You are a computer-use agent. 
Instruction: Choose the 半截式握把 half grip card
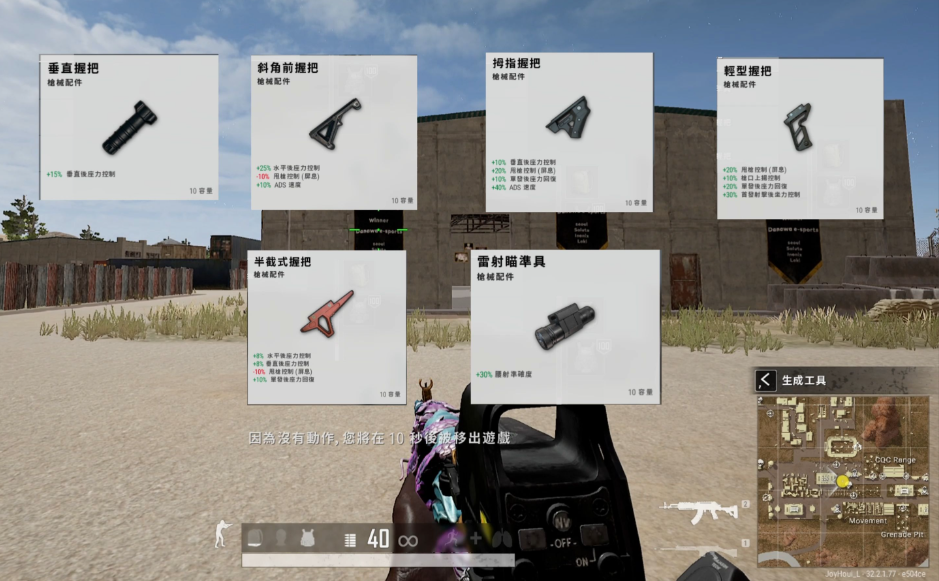point(327,327)
